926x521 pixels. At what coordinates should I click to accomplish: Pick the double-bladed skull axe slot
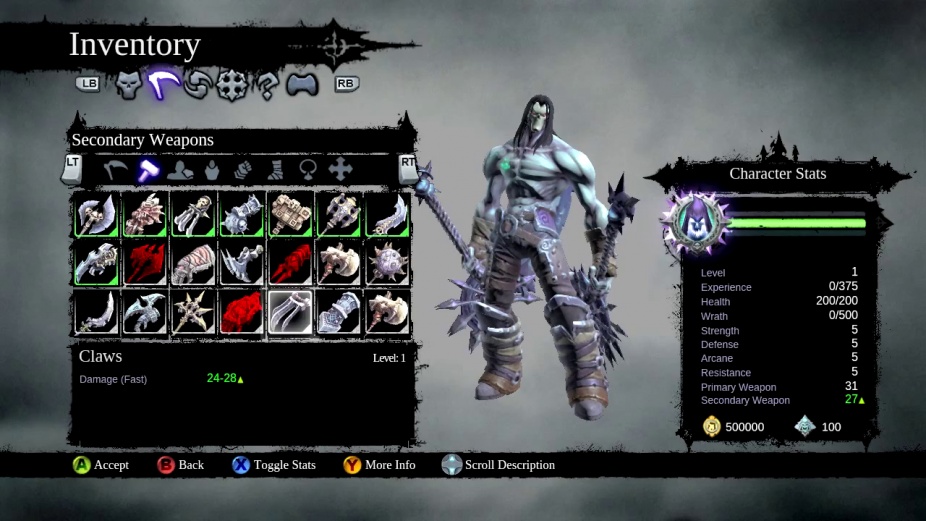(x=96, y=214)
